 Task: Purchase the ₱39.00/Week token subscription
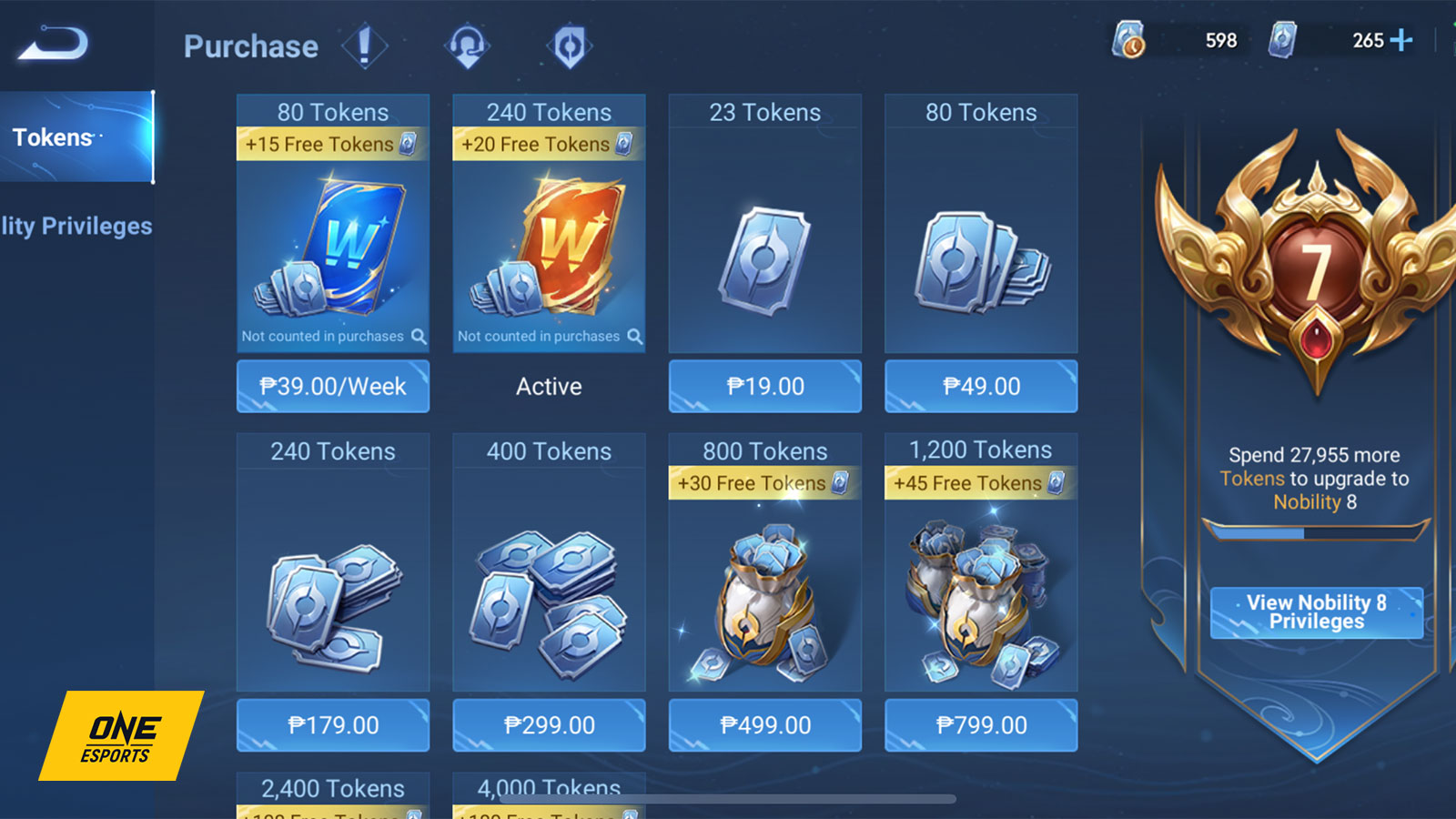coord(332,386)
